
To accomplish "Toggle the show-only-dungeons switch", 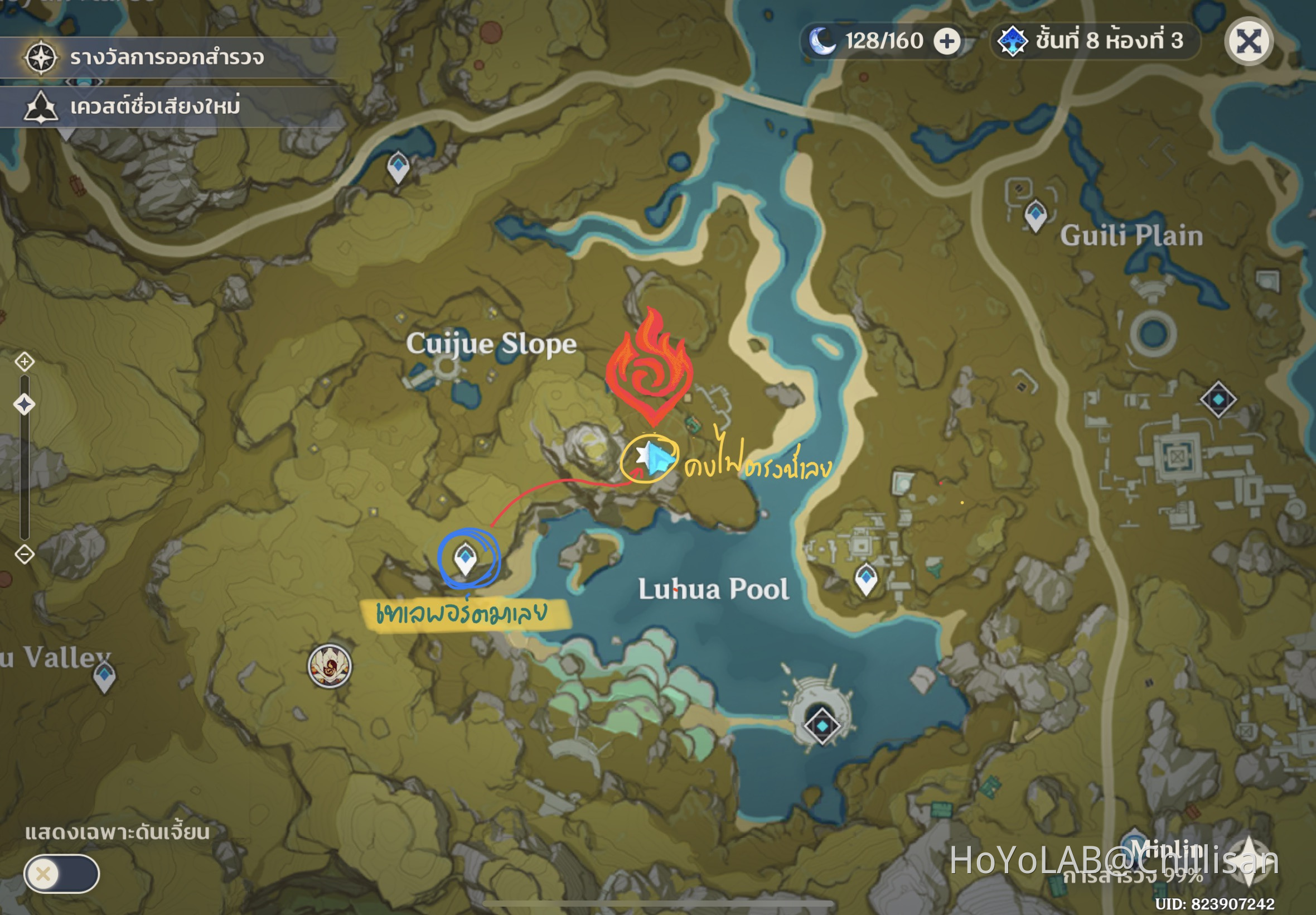I will click(61, 873).
